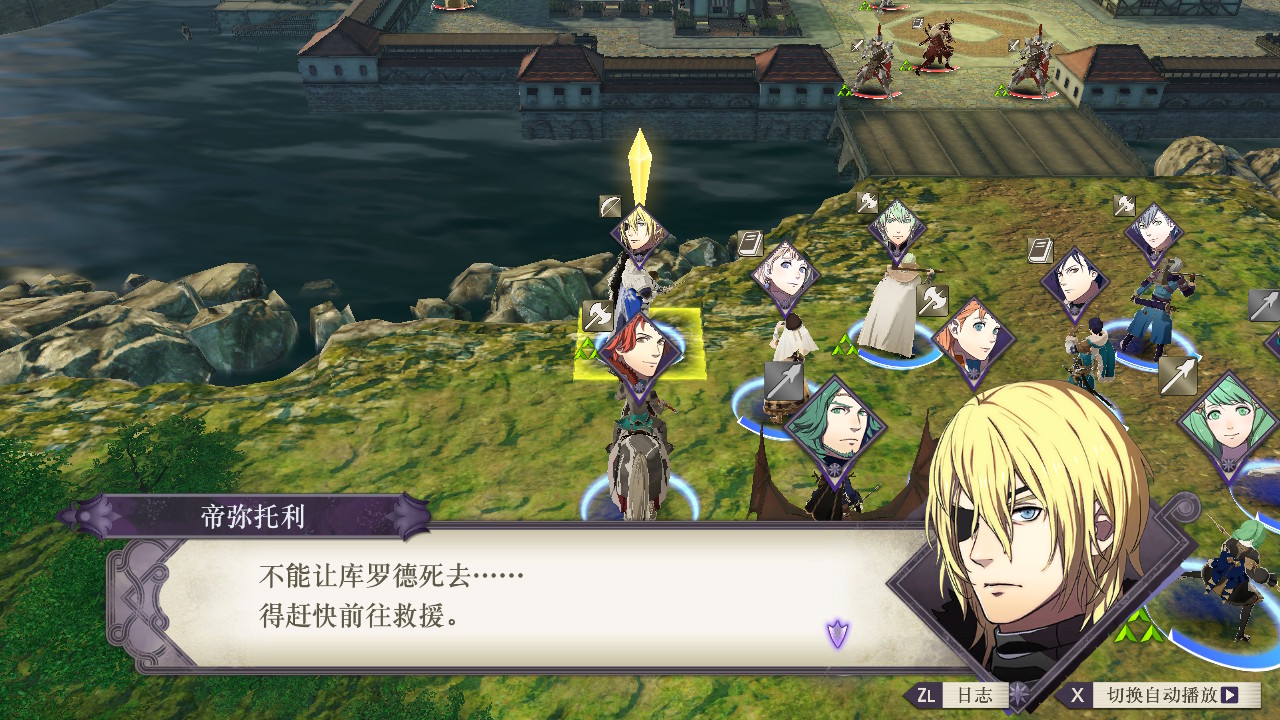
Task: Select the red-haired unit portrait on the yellow tile
Action: pyautogui.click(x=640, y=350)
